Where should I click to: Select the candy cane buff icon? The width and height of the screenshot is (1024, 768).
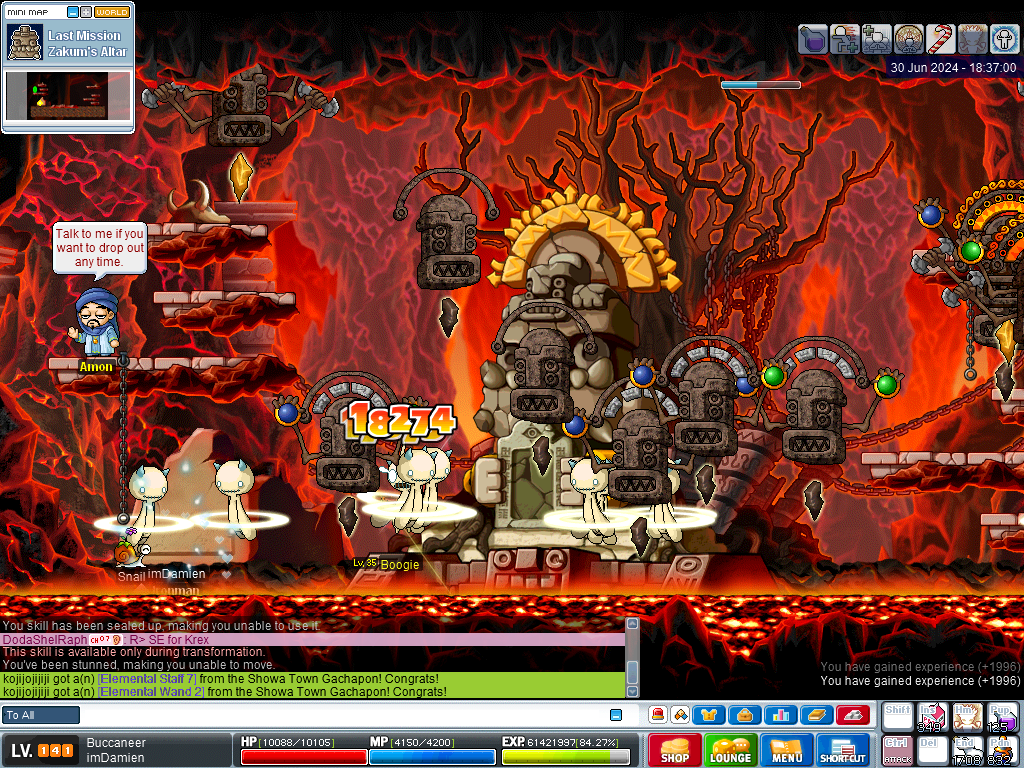940,39
